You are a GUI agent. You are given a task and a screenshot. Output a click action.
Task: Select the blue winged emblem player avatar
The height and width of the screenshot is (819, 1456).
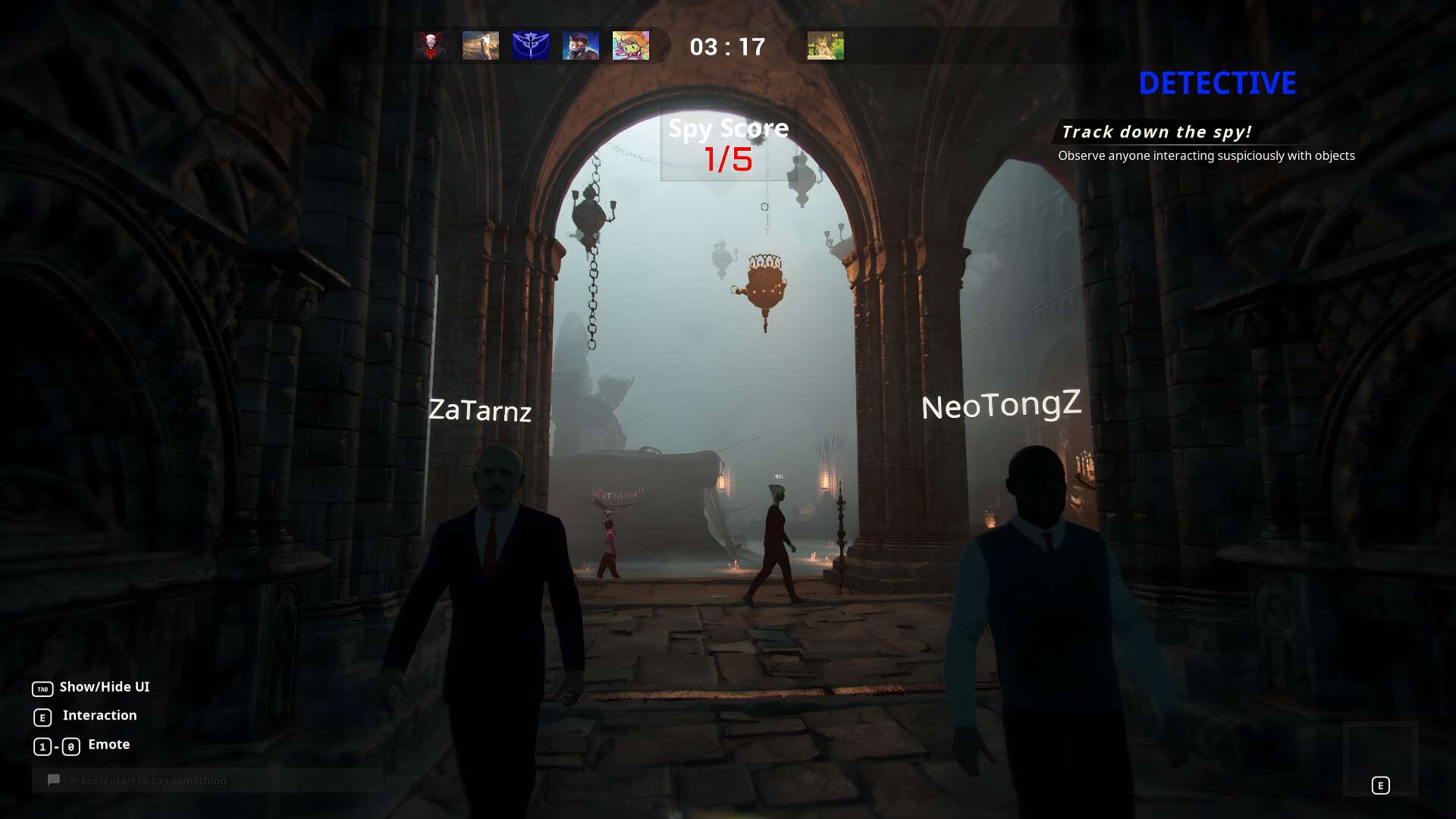point(530,45)
